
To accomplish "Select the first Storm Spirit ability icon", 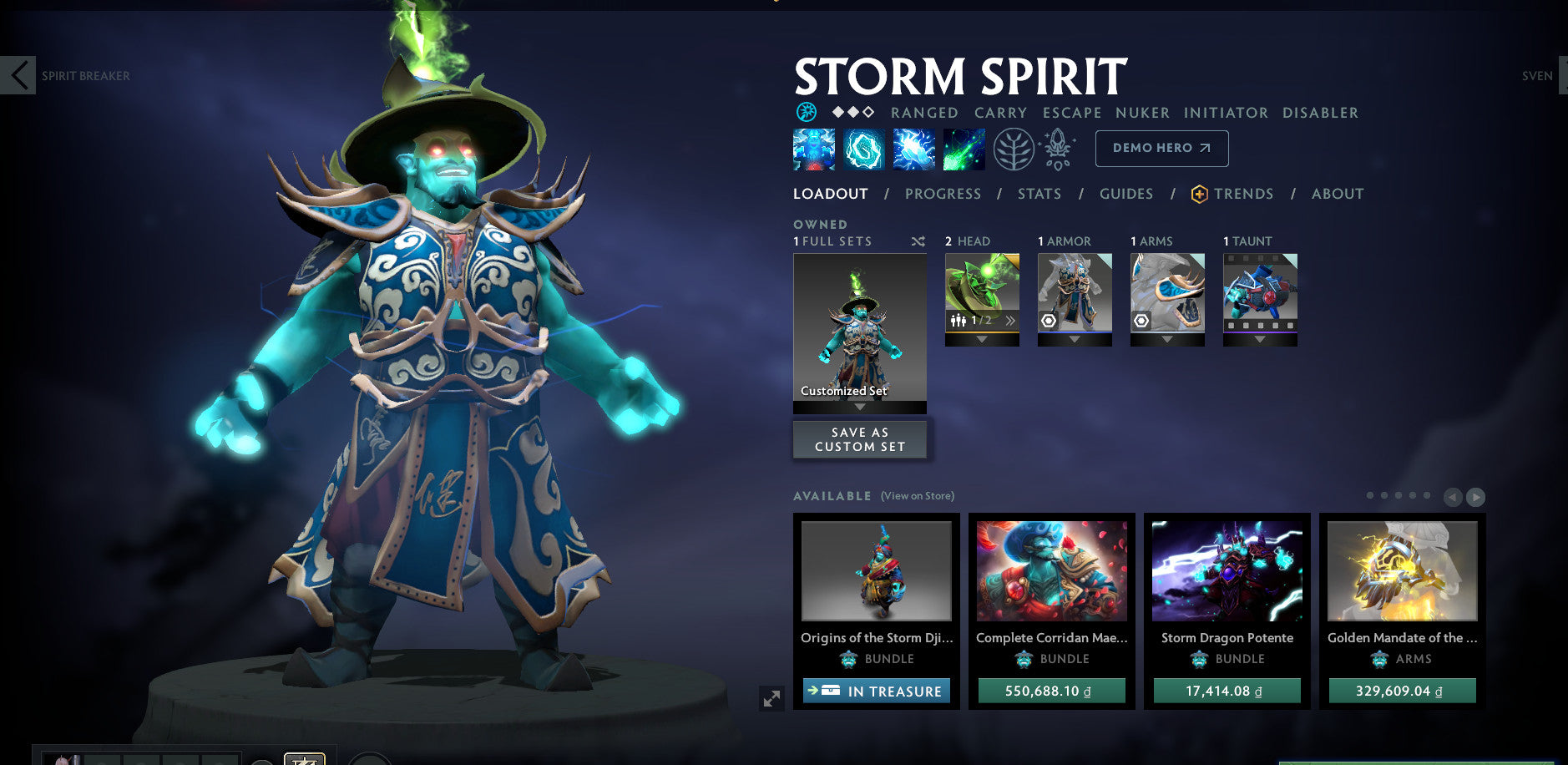I will pos(812,149).
